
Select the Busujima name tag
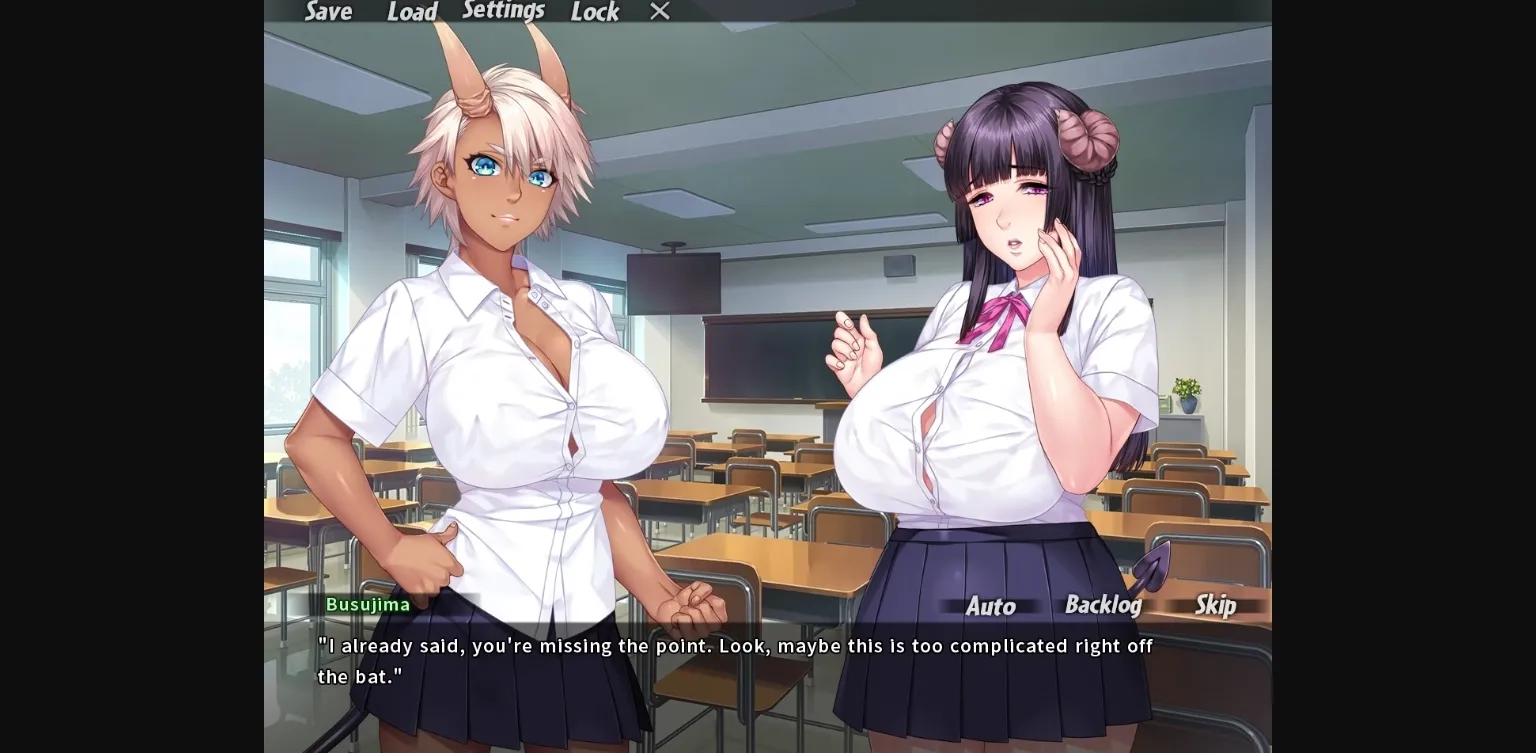click(369, 604)
